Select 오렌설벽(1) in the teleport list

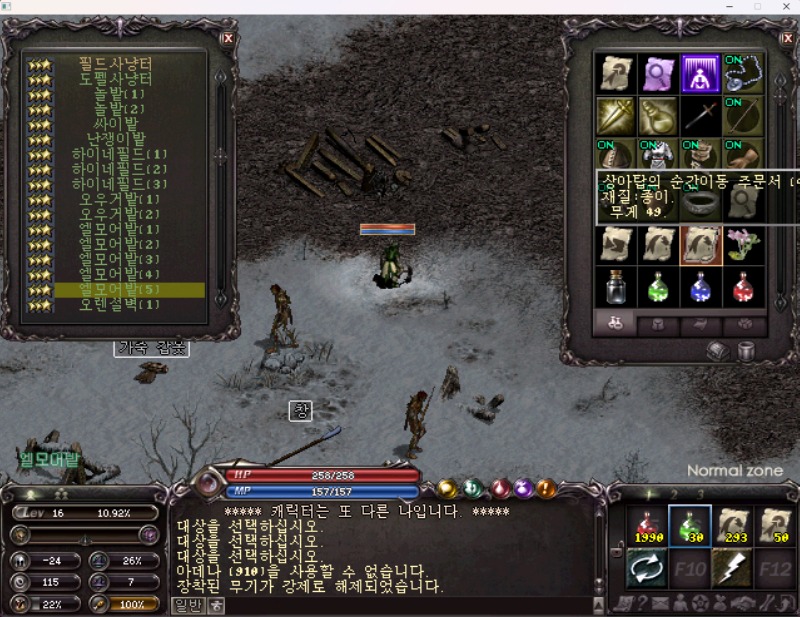(119, 305)
